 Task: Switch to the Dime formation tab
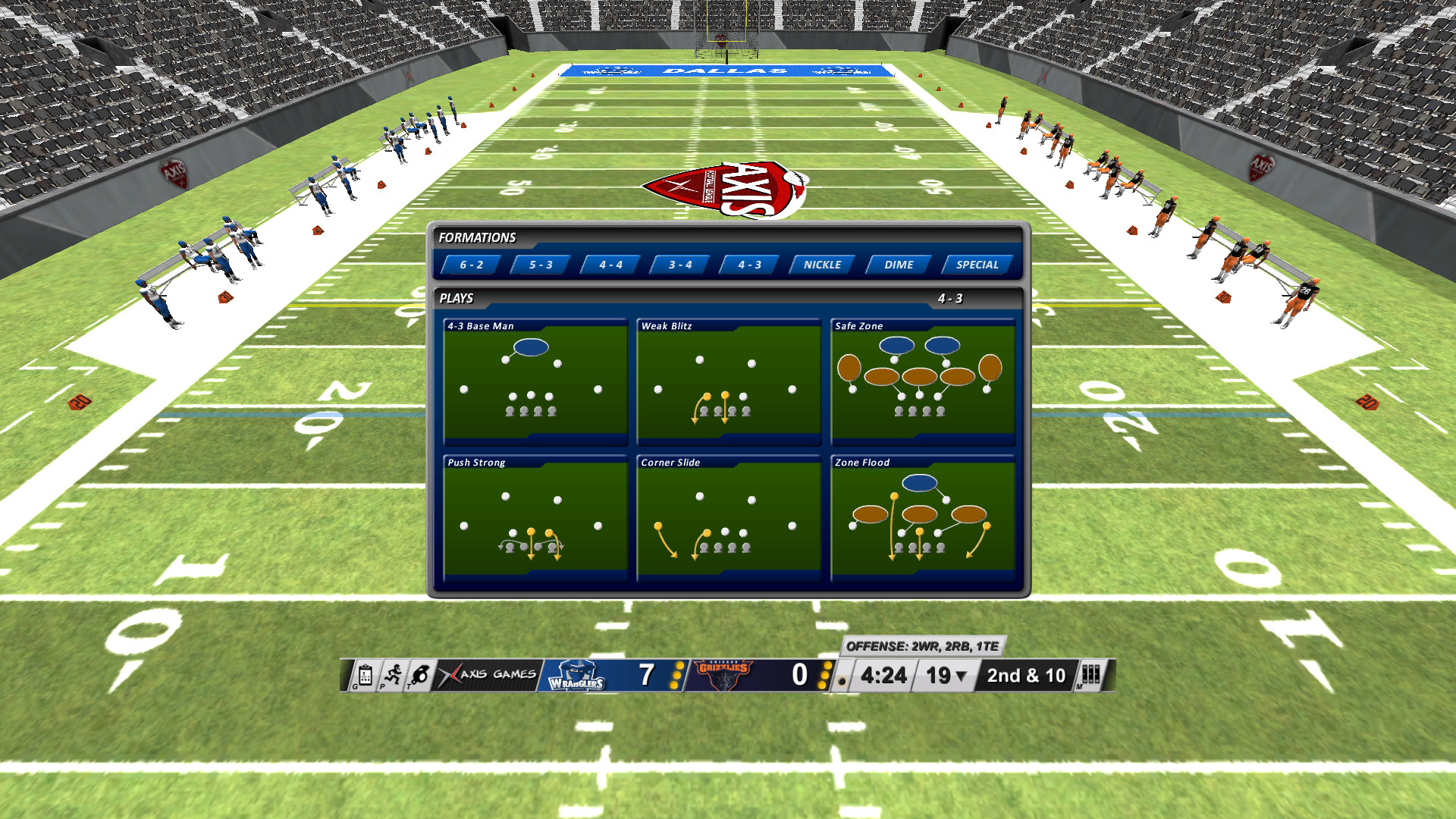899,265
